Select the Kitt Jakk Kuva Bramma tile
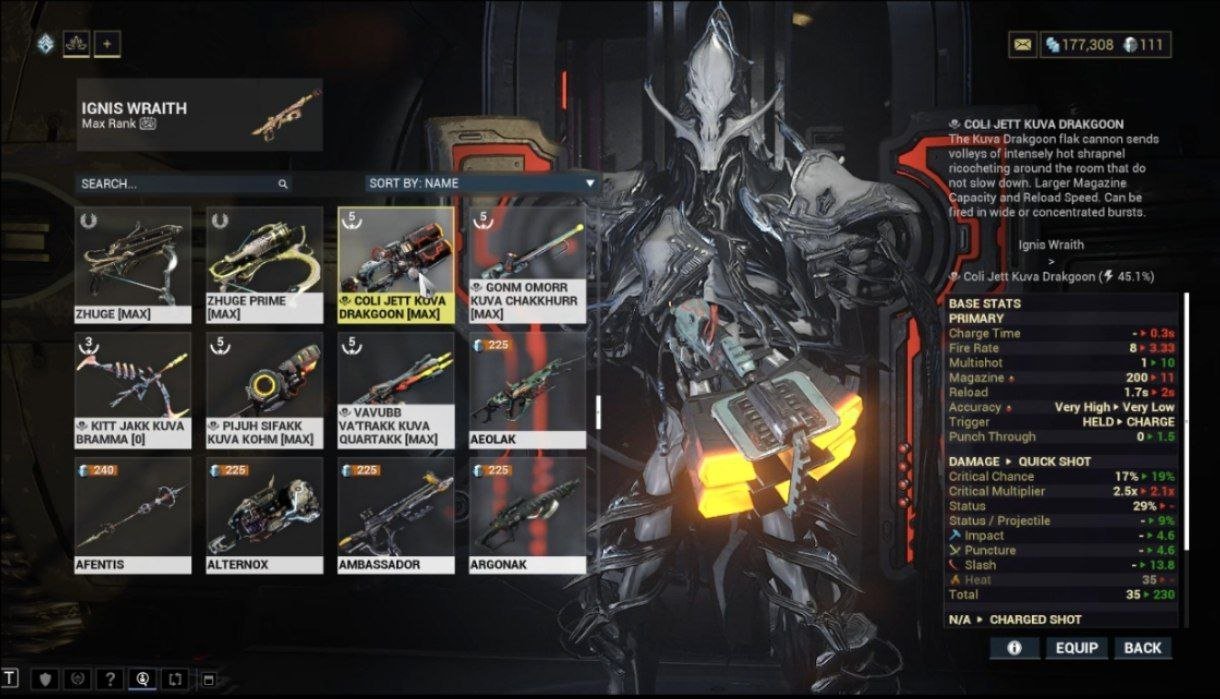Image resolution: width=1220 pixels, height=699 pixels. [x=133, y=390]
